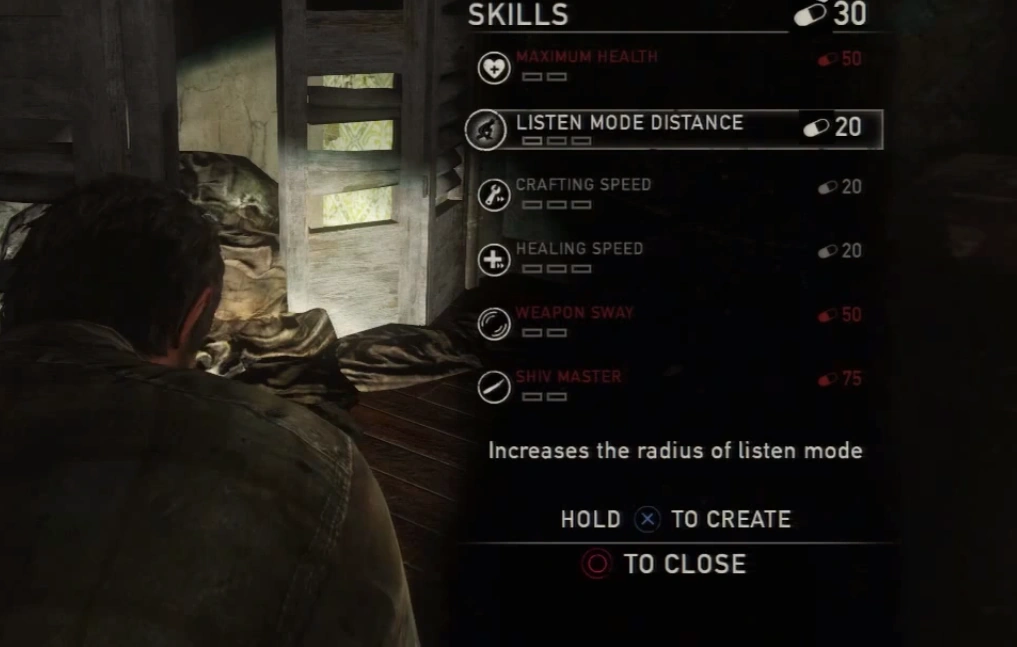1017x647 pixels.
Task: Choose the Listen Mode Distance skill
Action: tap(629, 123)
